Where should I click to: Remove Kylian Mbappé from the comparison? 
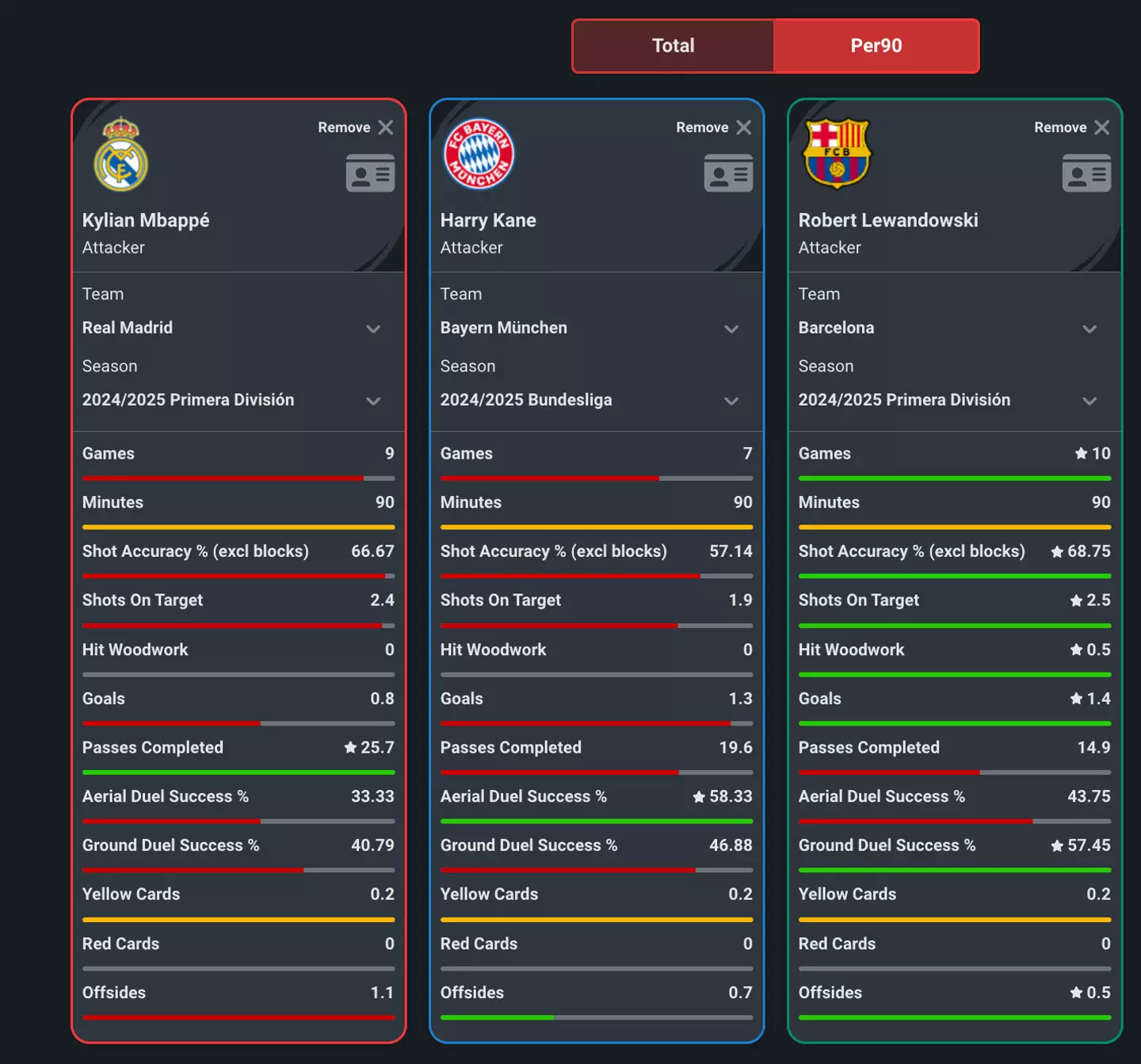click(354, 127)
